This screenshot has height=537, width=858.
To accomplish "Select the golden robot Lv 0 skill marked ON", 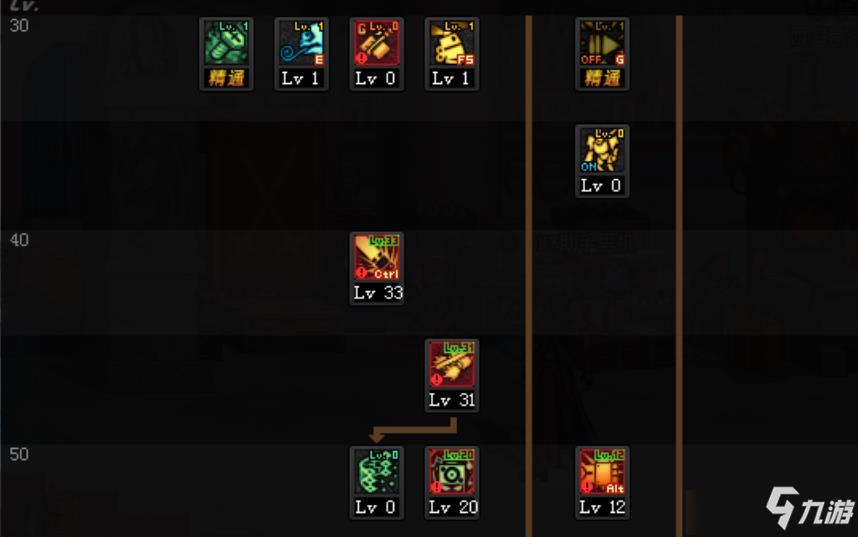I will tap(602, 151).
